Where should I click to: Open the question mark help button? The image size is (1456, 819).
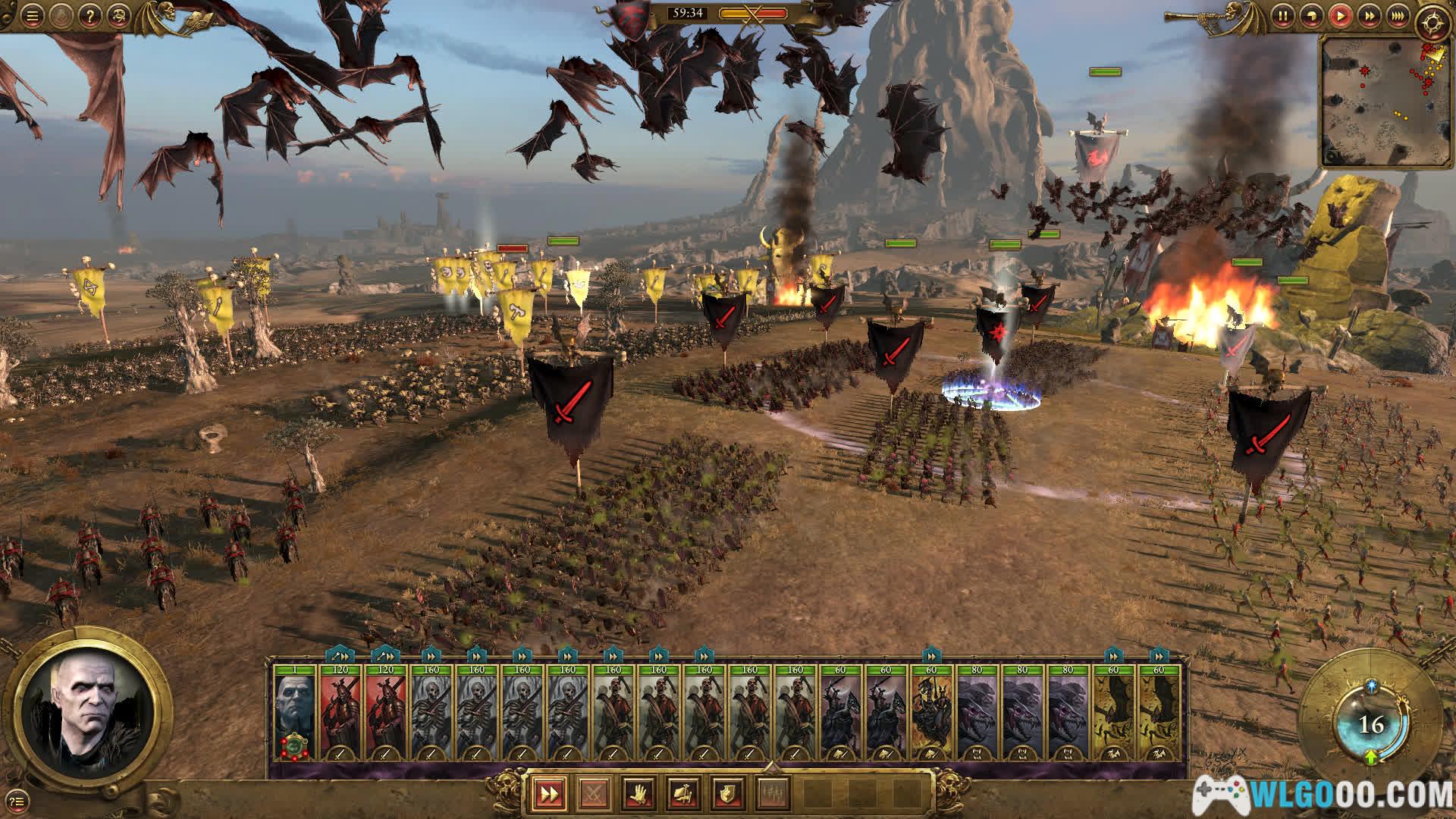(89, 16)
